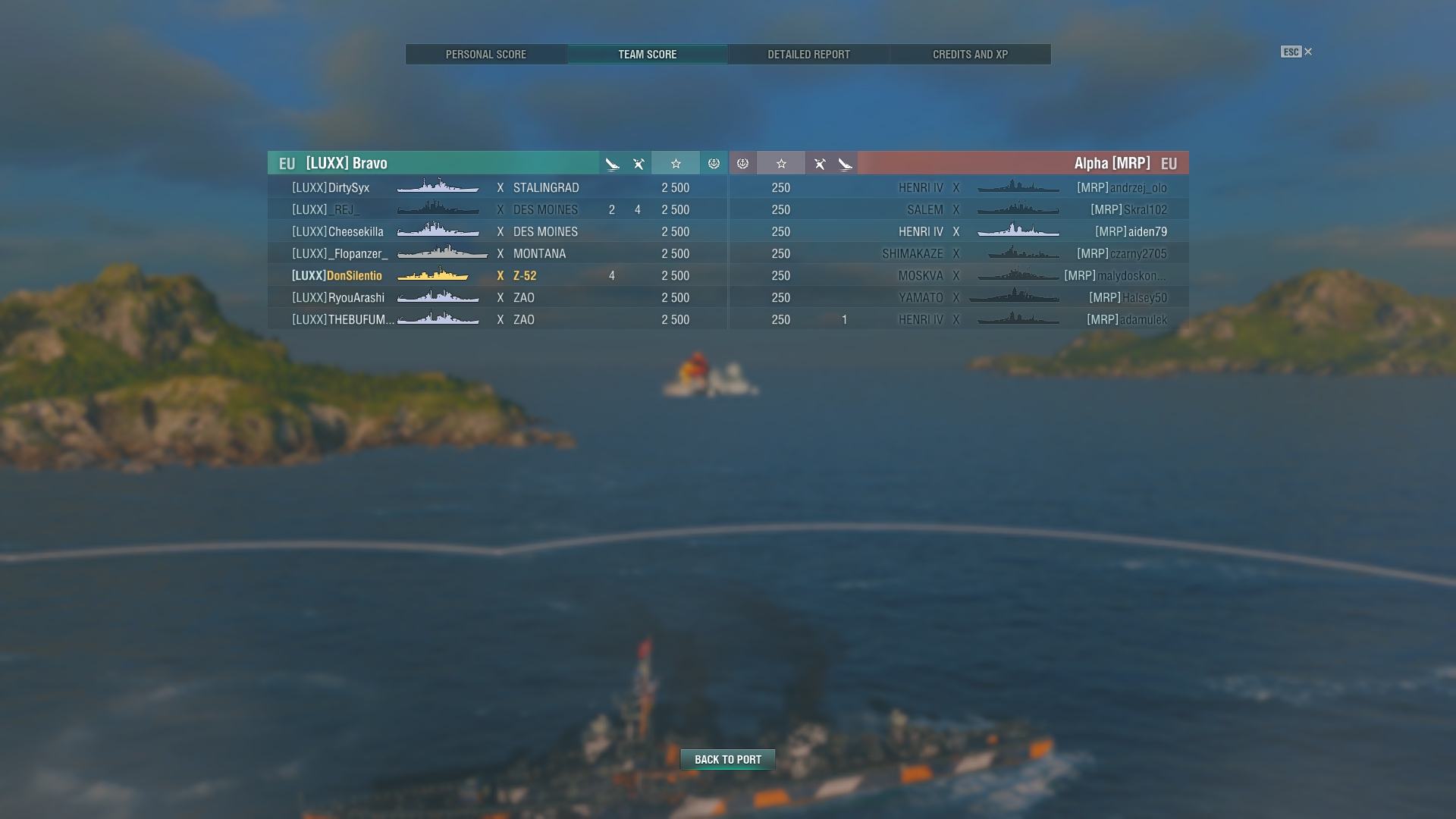1456x819 pixels.
Task: Select player DirtySyx's Stalingrad row
Action: click(497, 188)
